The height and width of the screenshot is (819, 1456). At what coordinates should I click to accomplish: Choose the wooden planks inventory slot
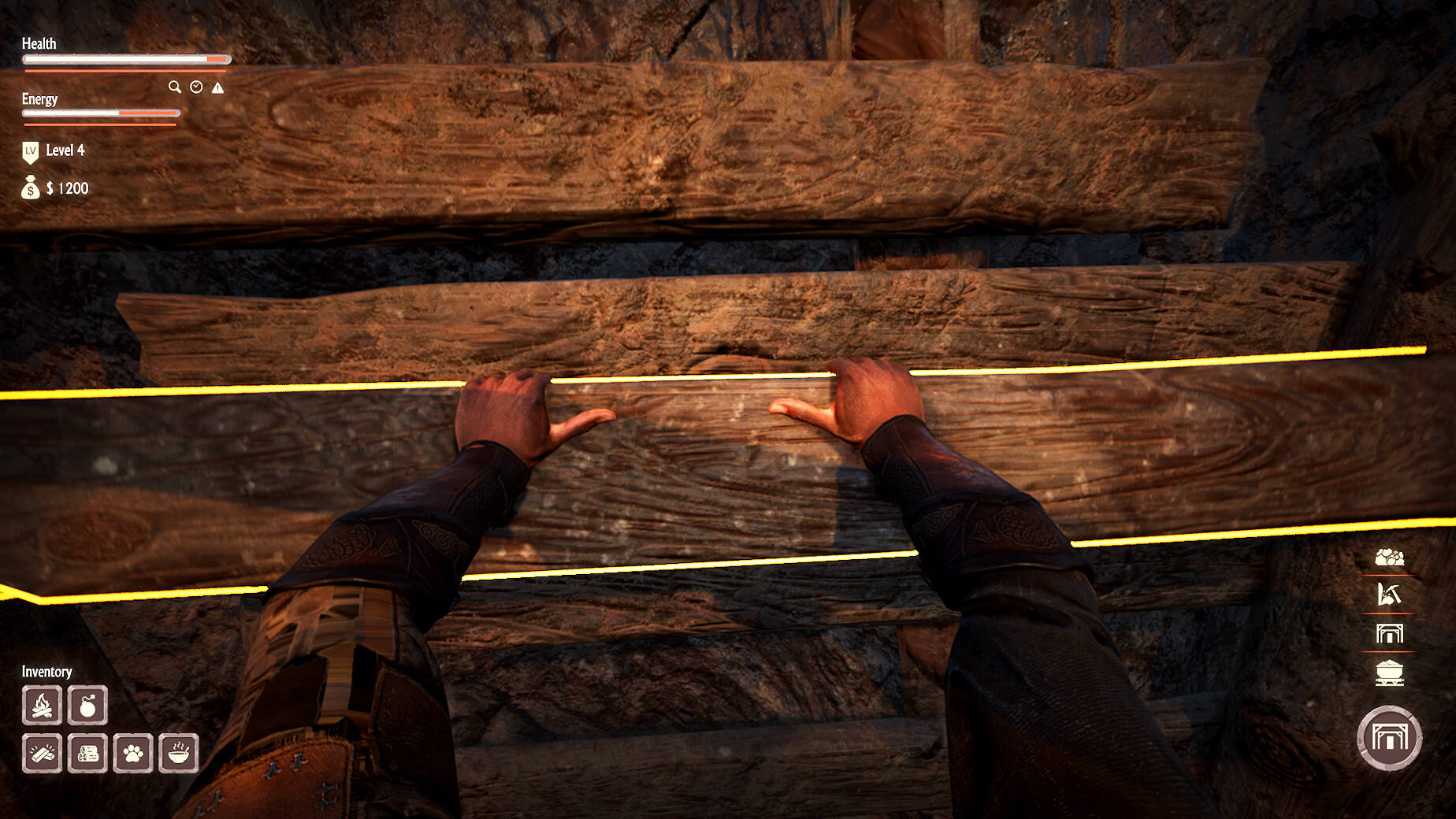tap(43, 754)
